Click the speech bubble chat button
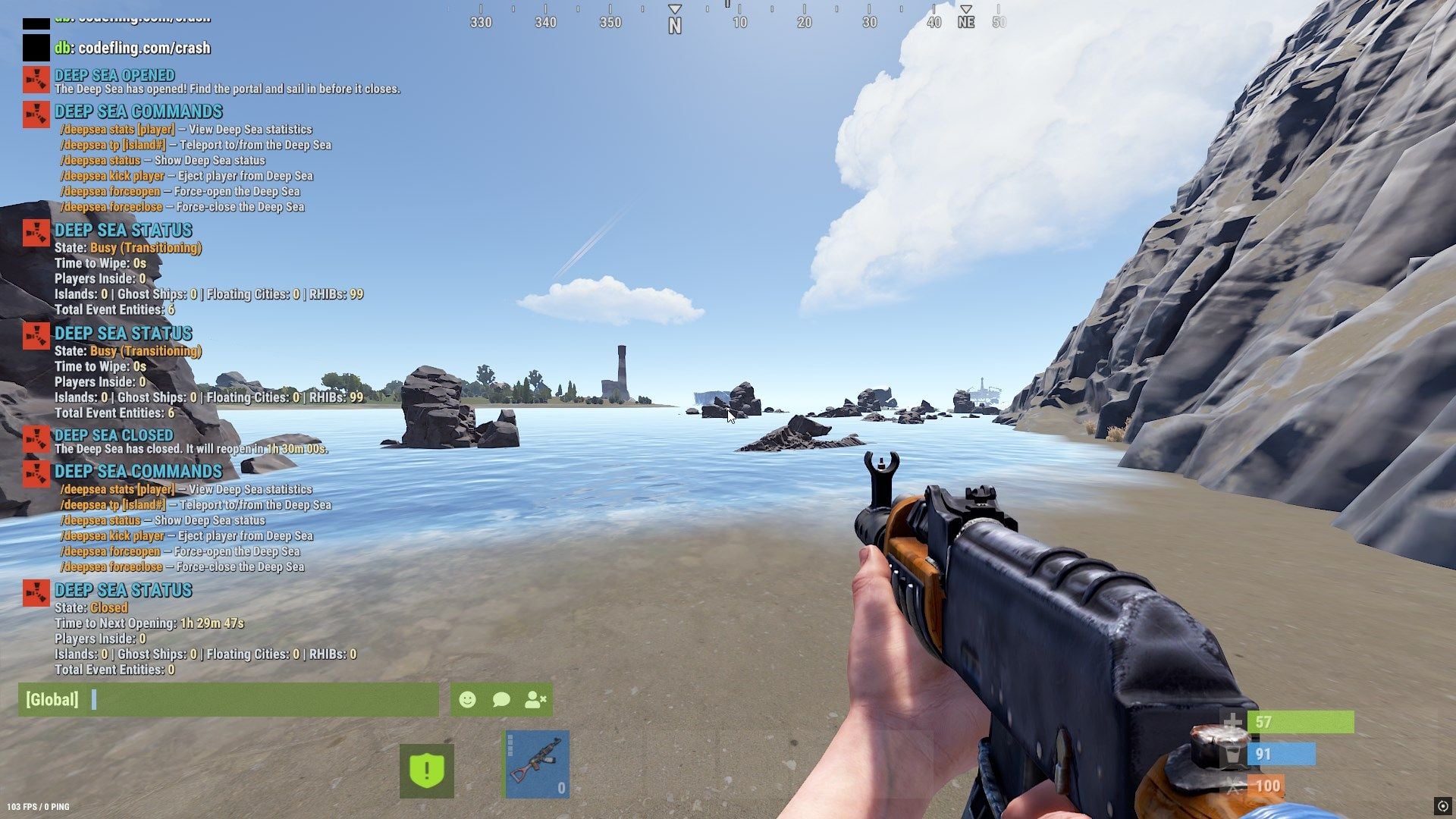This screenshot has width=1456, height=819. click(501, 699)
